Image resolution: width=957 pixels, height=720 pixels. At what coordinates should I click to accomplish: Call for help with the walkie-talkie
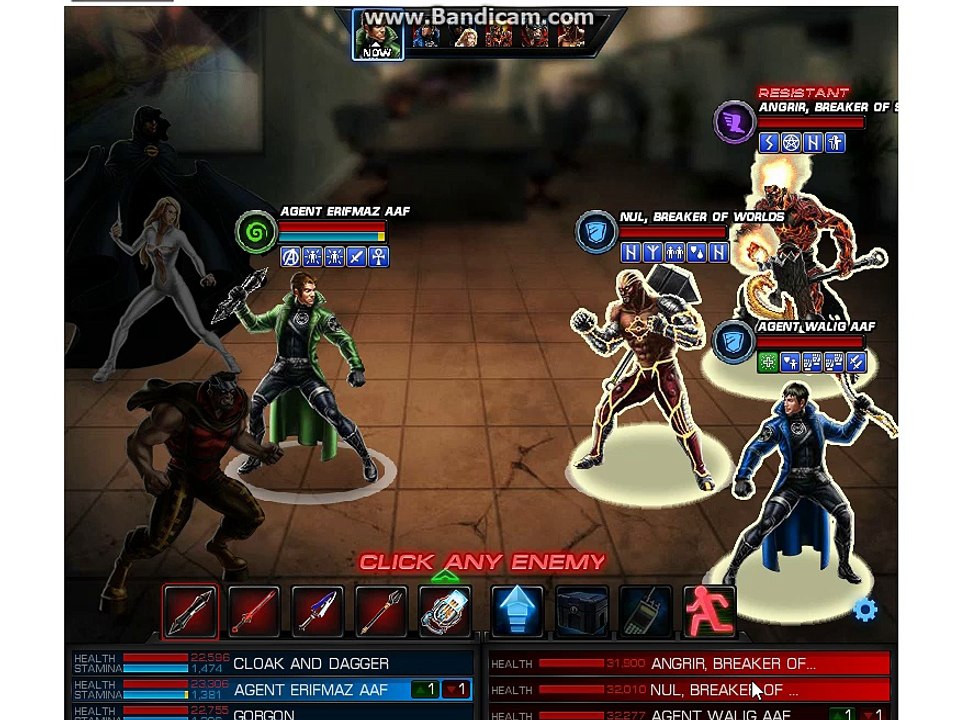tap(645, 611)
